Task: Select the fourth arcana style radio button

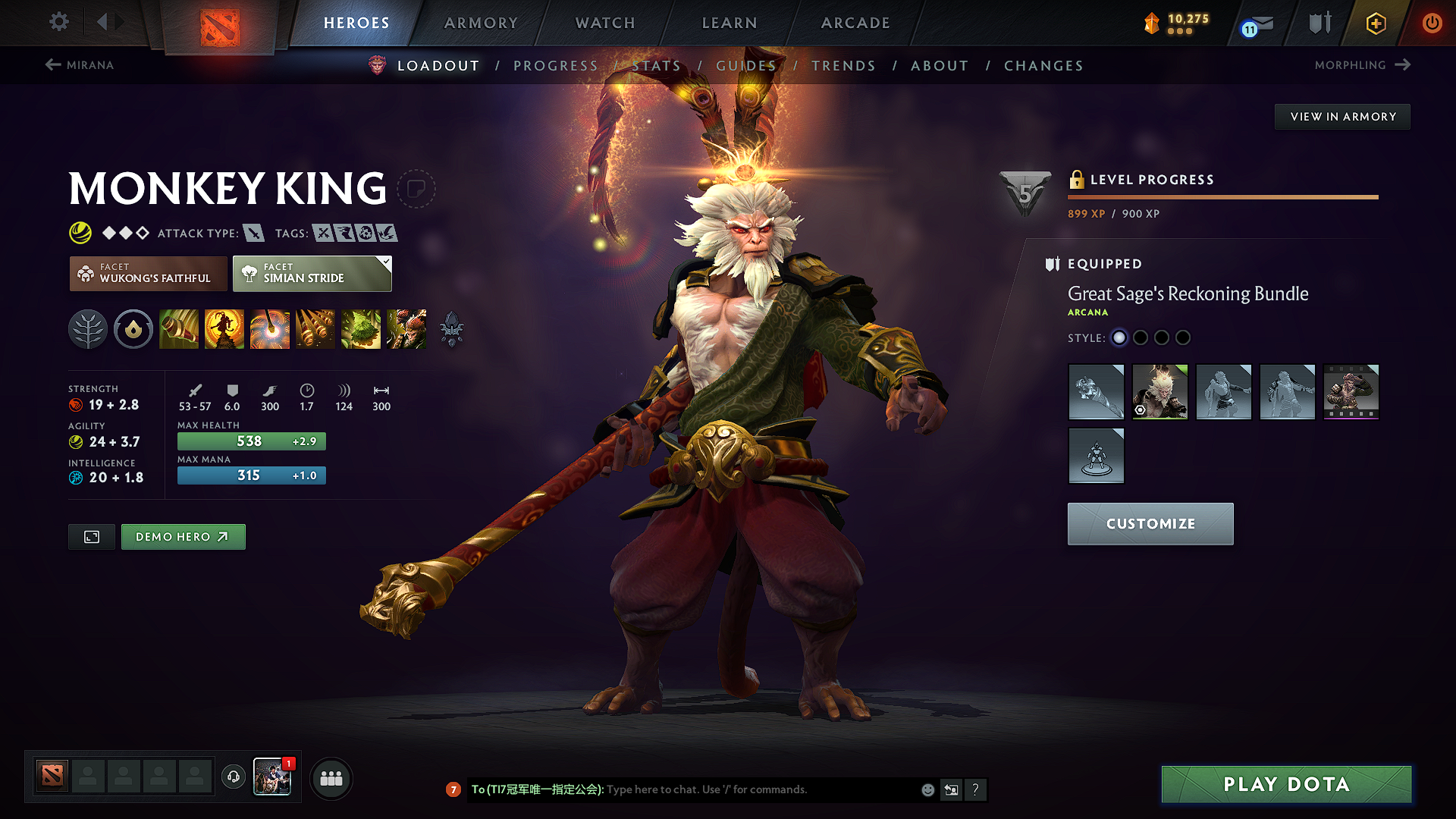Action: 1183,337
